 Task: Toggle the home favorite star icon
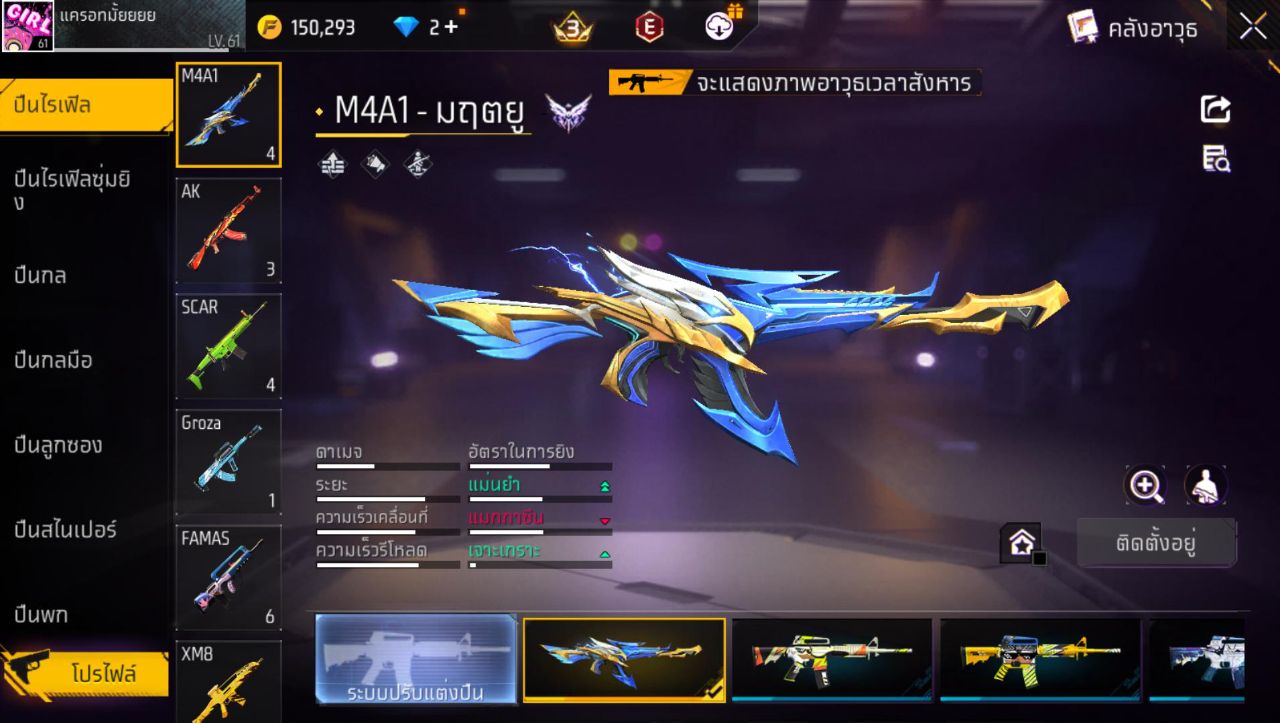pos(1021,543)
